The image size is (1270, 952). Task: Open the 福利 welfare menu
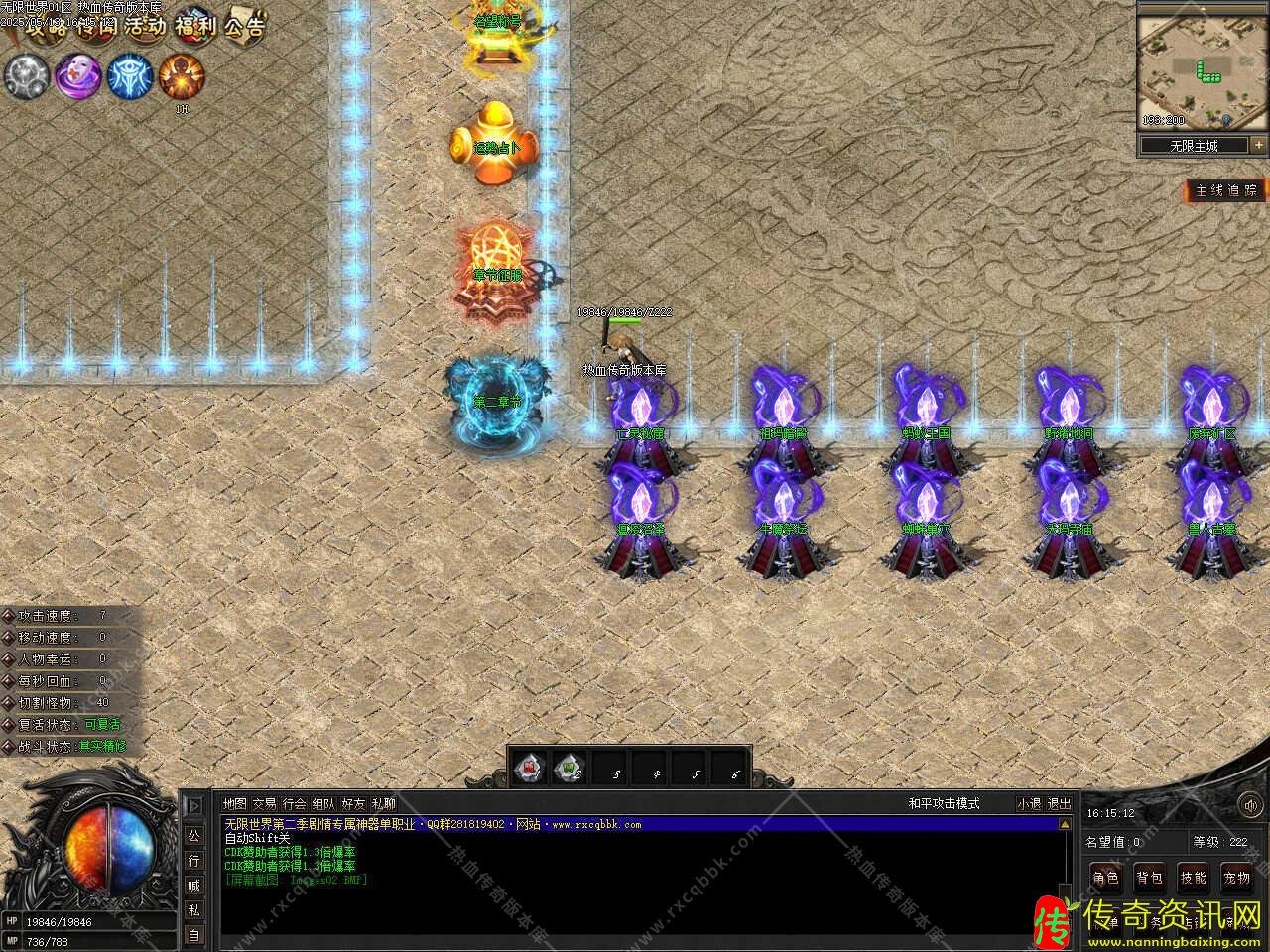point(194,25)
